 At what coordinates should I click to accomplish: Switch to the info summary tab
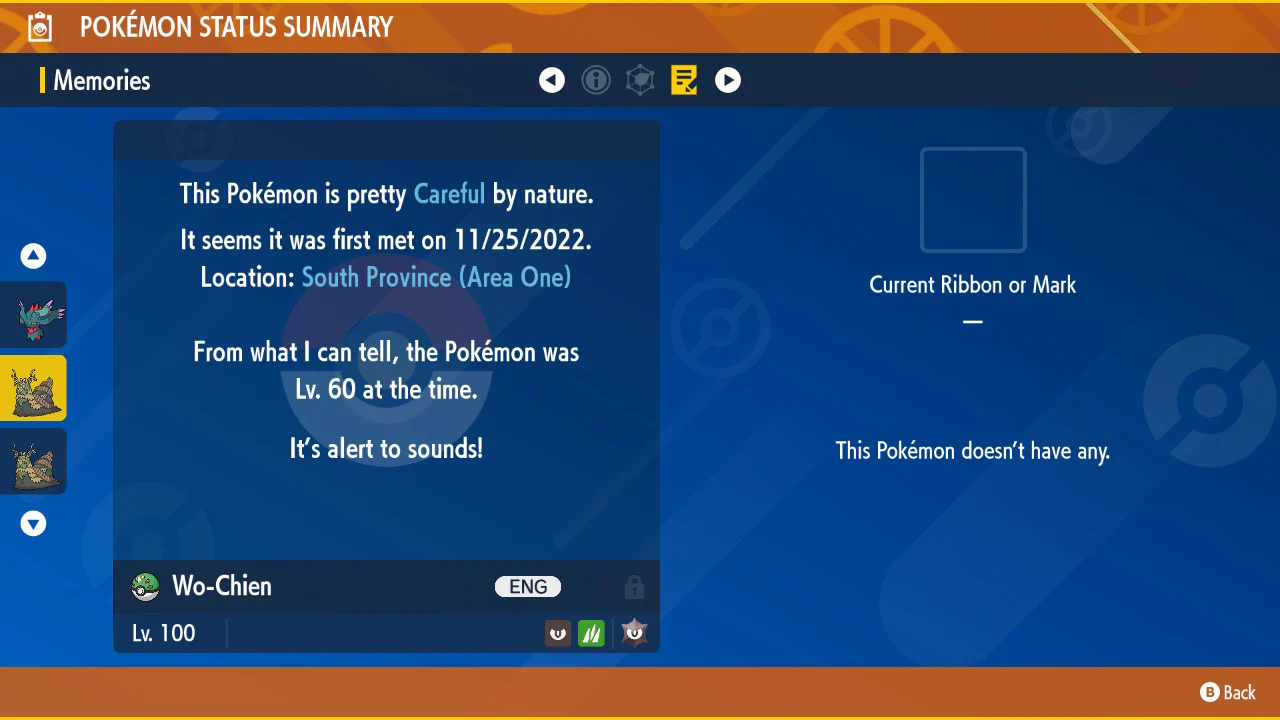[596, 80]
